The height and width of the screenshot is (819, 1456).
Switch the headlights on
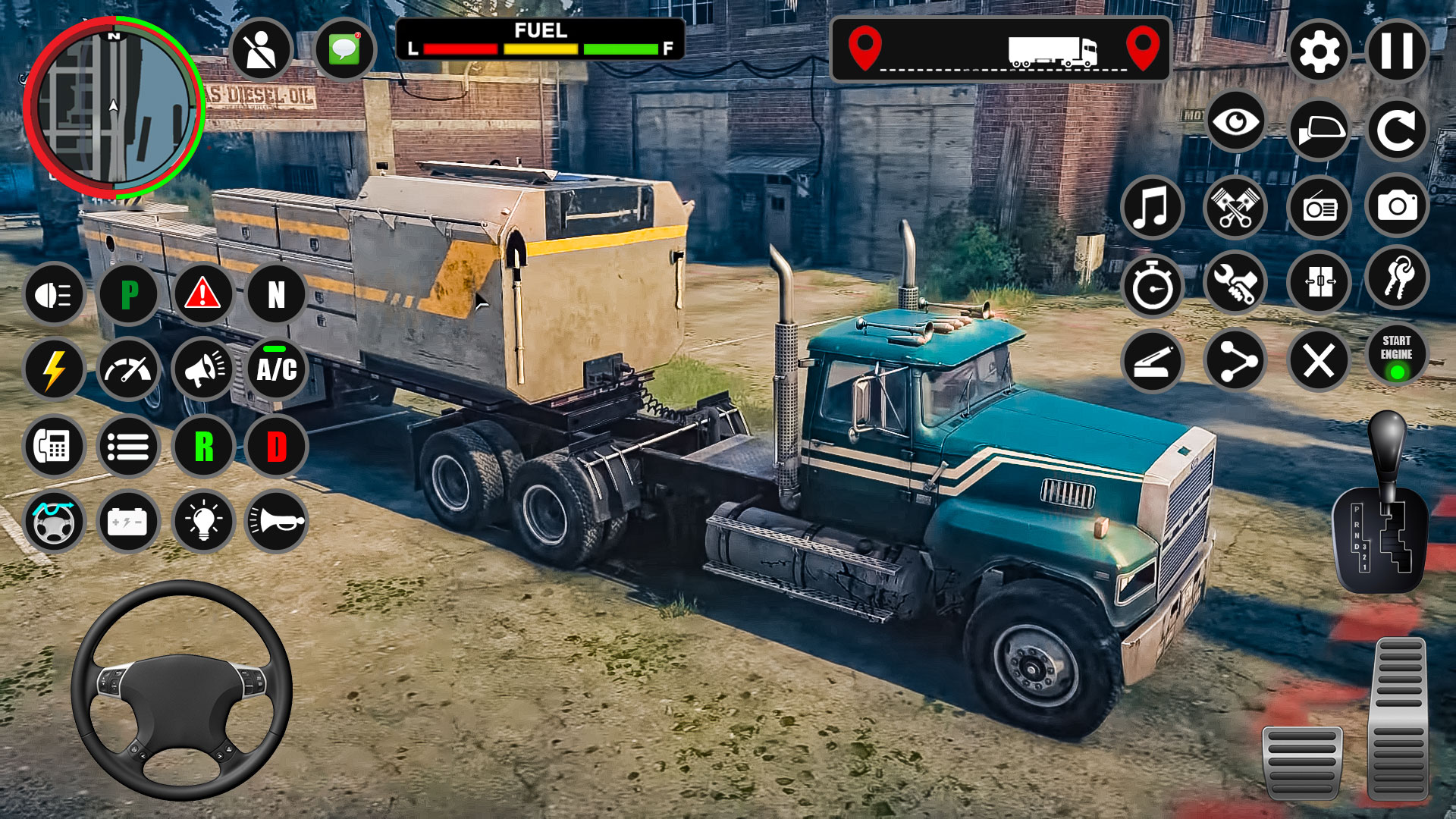click(53, 294)
